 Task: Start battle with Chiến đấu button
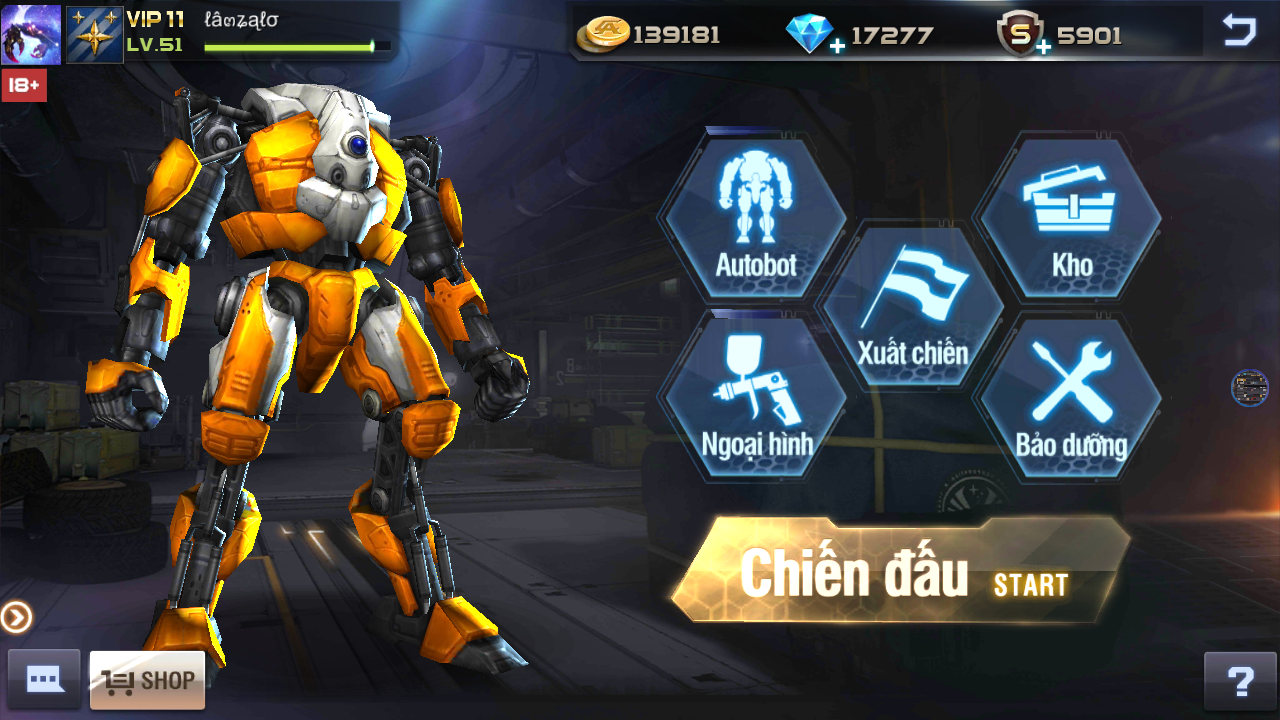pyautogui.click(x=900, y=573)
